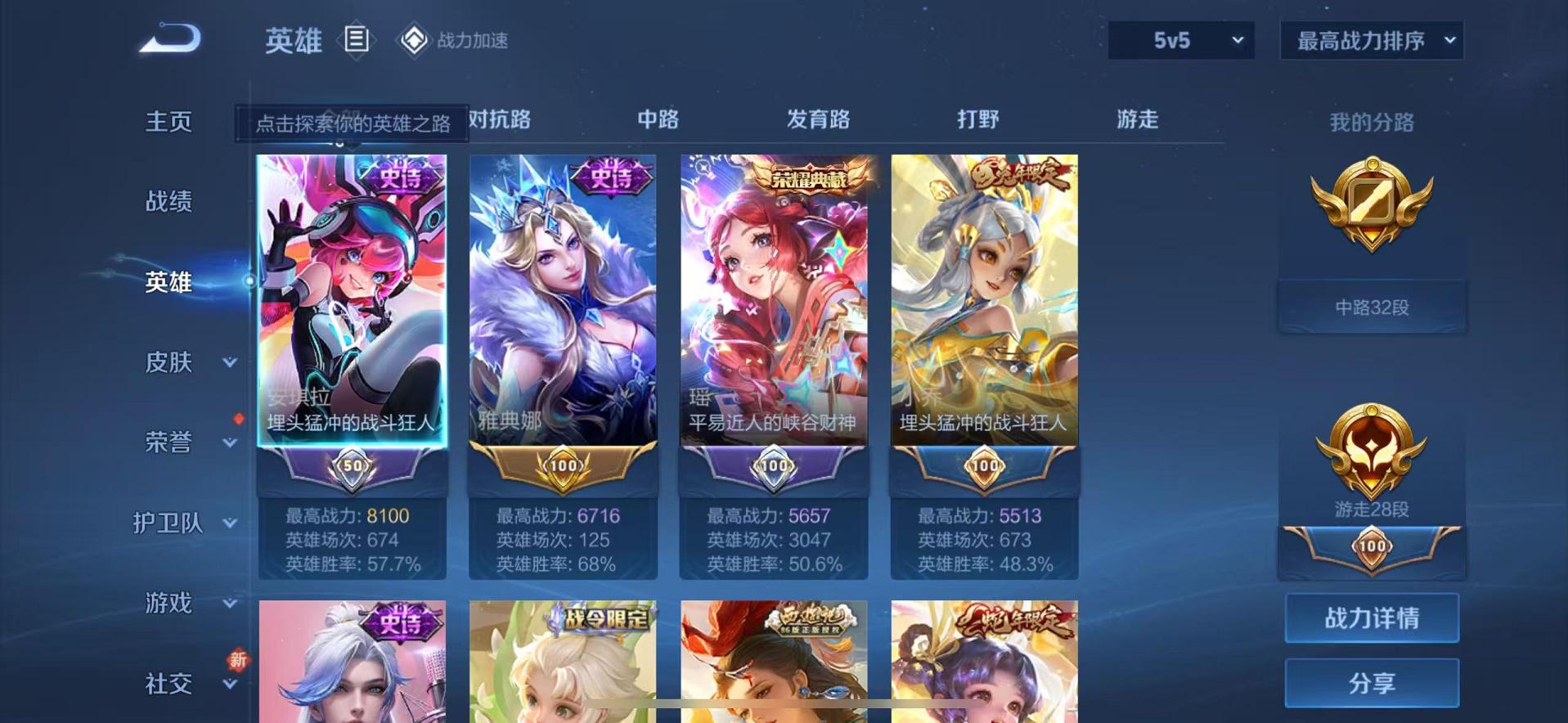Click the 战力加速 diamond icon
This screenshot has width=1568, height=723.
point(415,39)
